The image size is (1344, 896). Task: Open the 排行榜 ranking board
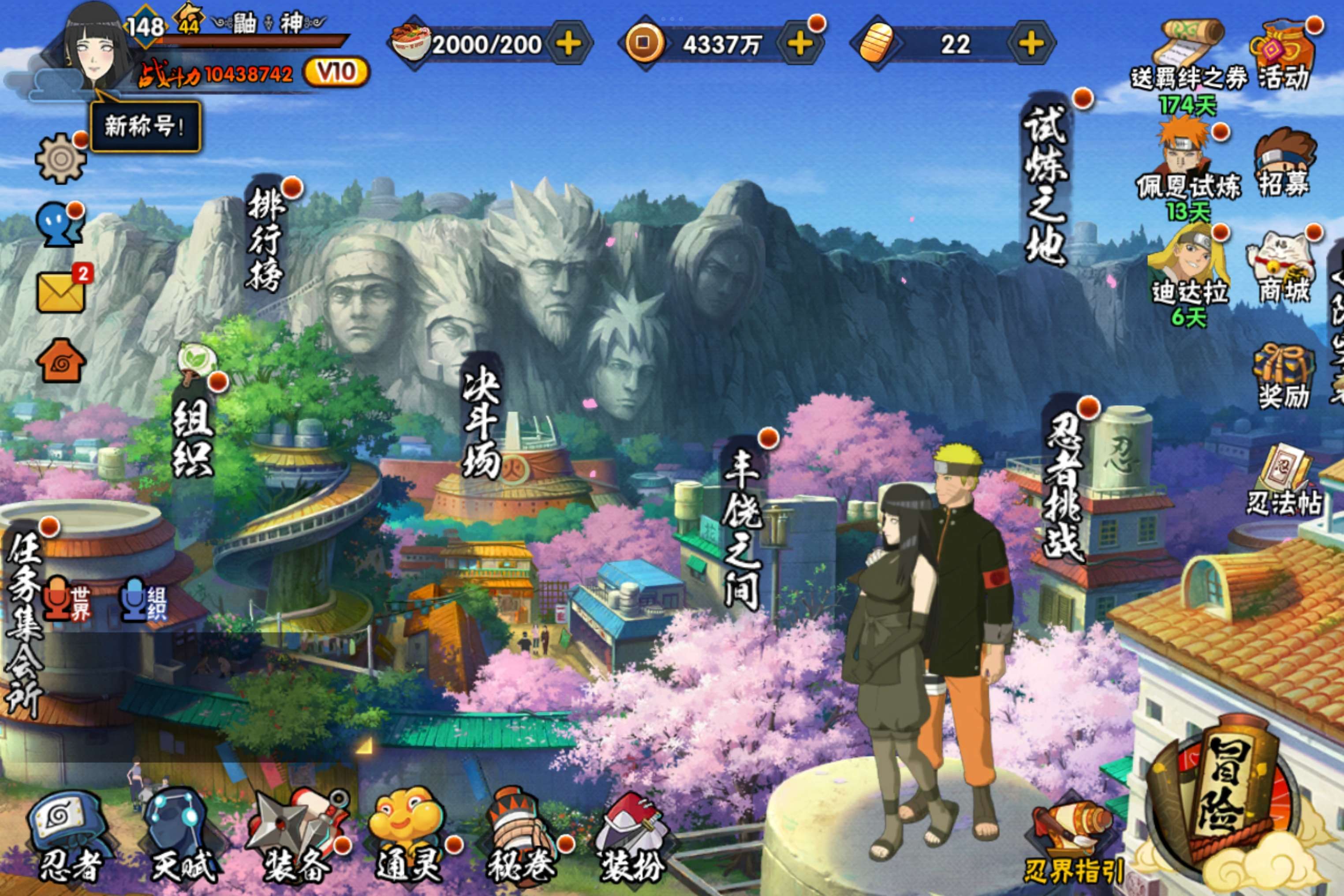pyautogui.click(x=265, y=239)
